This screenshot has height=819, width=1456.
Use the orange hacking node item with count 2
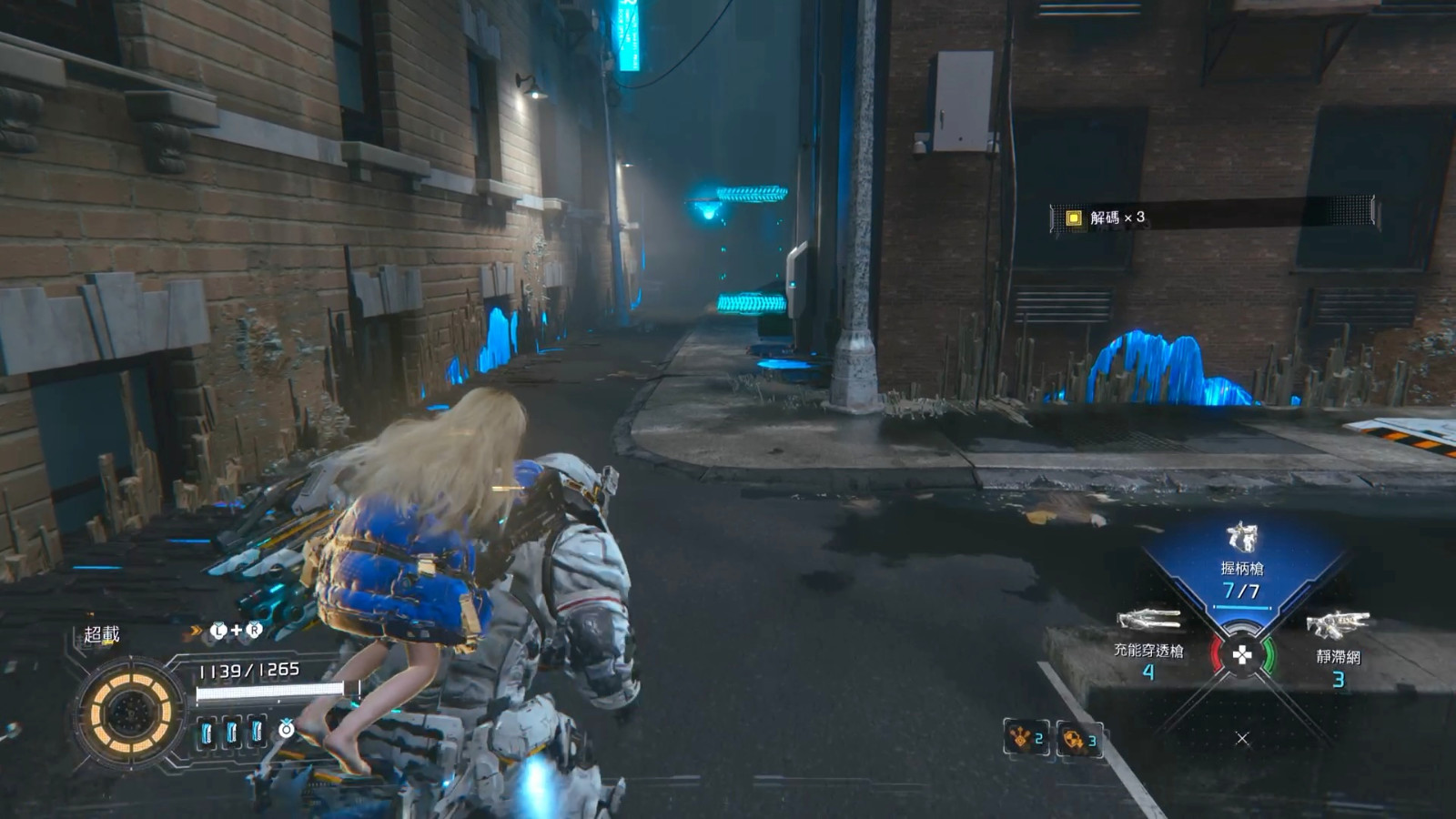pos(1026,737)
